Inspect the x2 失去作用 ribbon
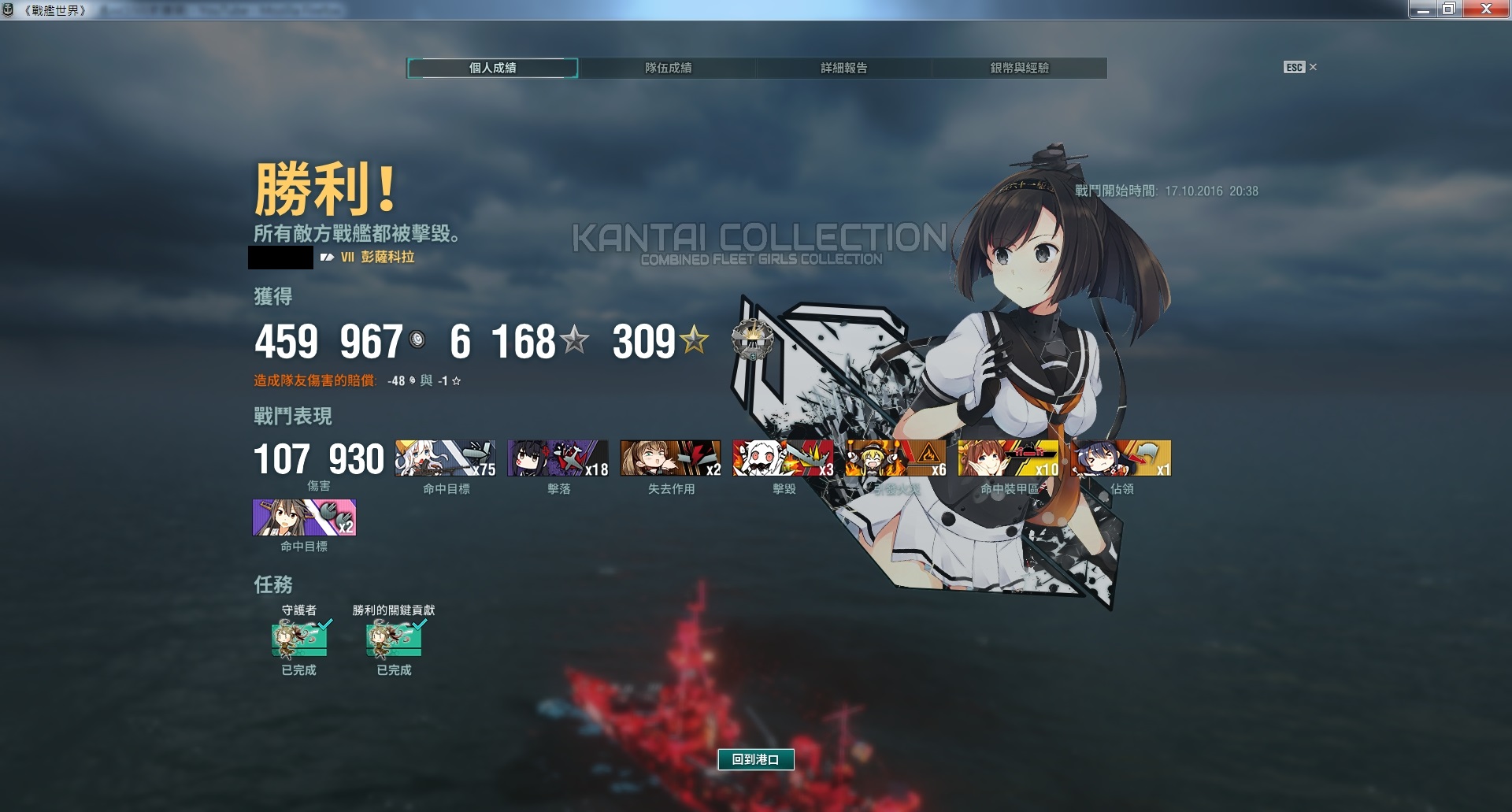Viewport: 1512px width, 812px height. point(670,458)
